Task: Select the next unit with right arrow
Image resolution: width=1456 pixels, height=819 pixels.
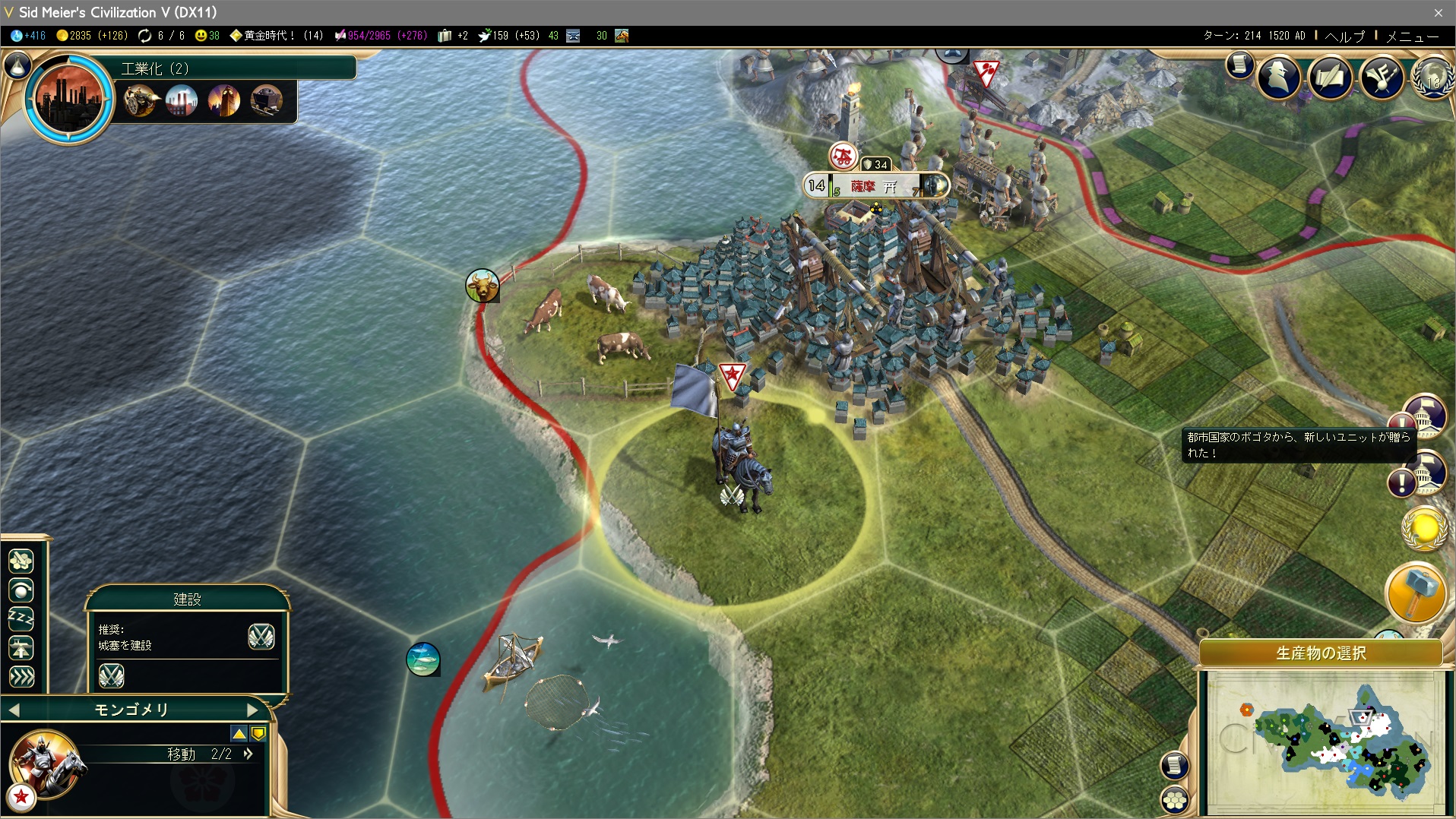Action: click(x=253, y=710)
